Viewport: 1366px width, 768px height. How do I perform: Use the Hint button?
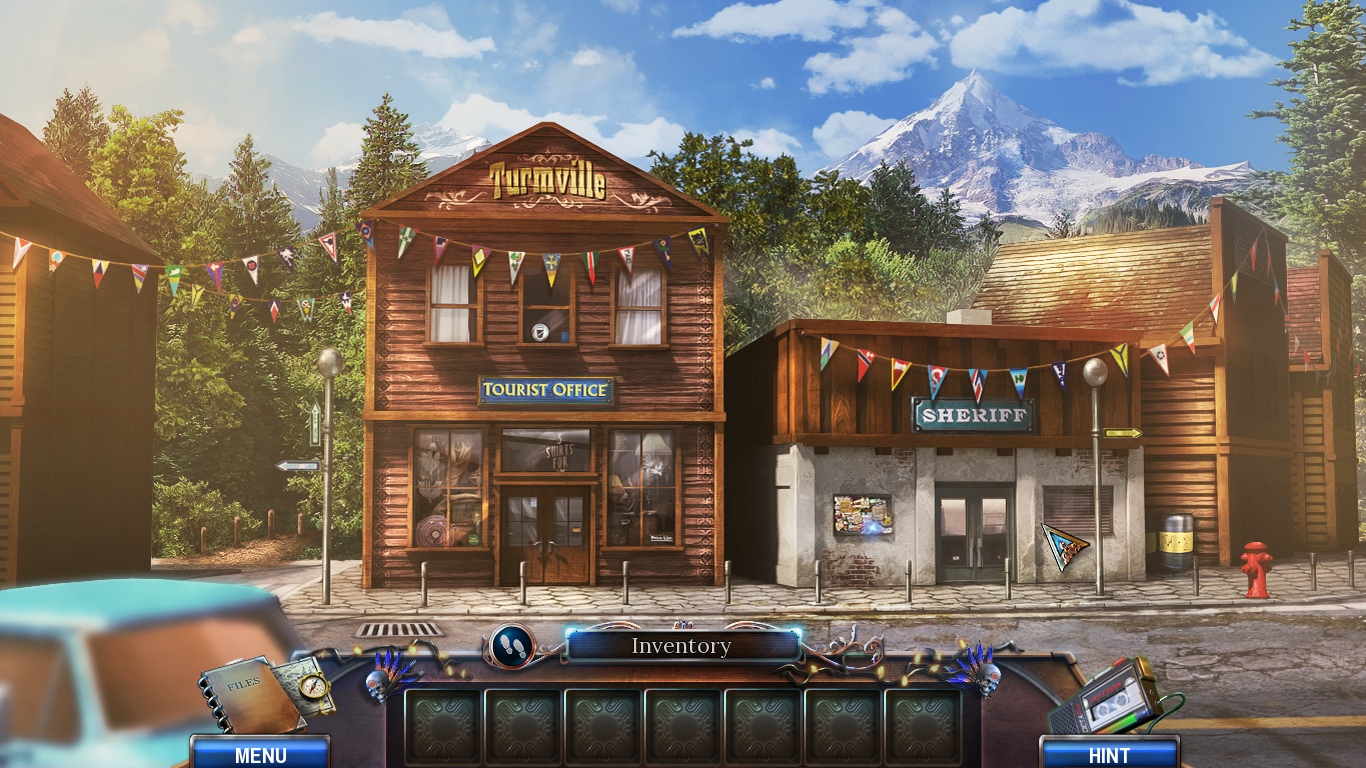[1109, 754]
